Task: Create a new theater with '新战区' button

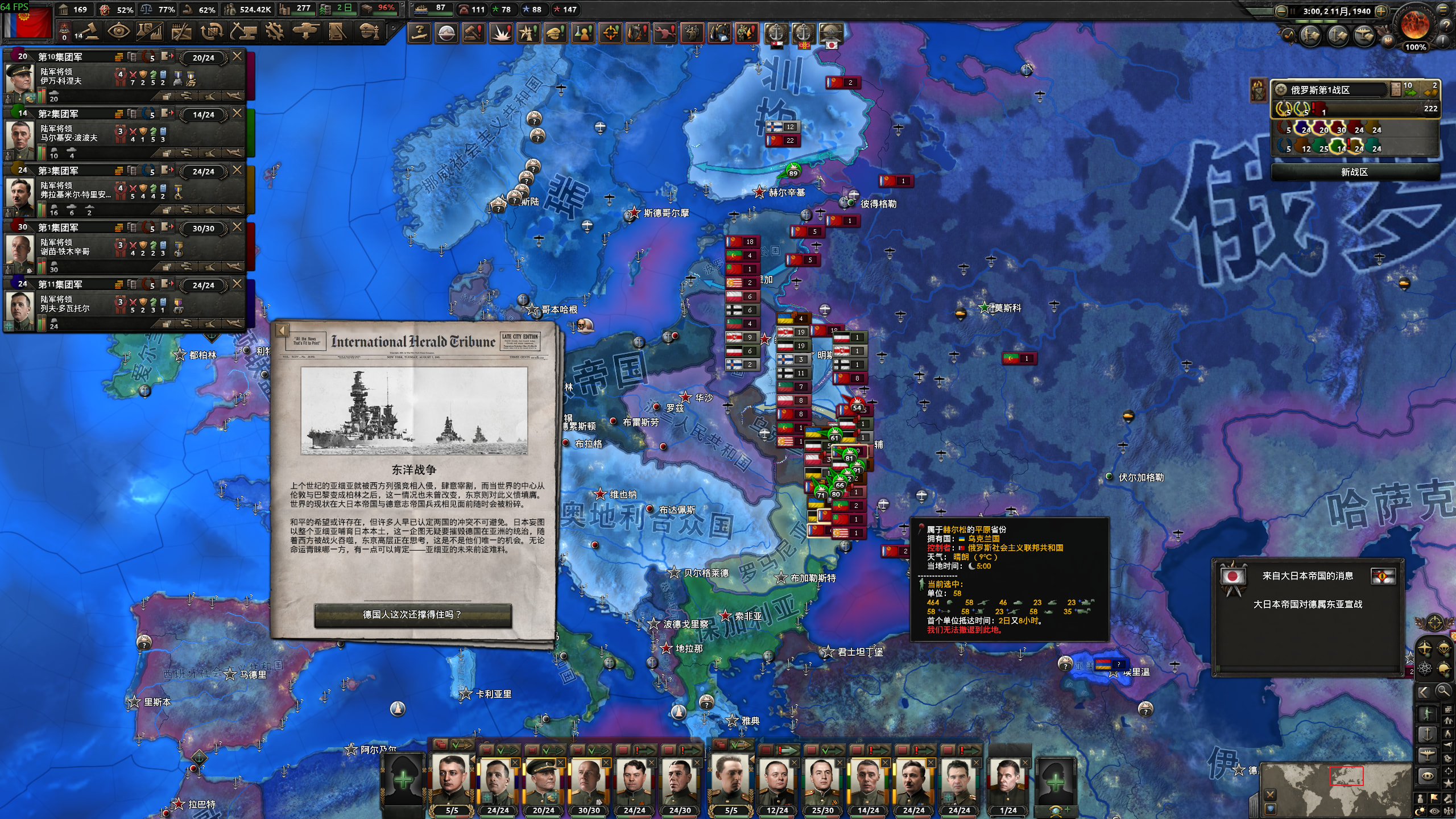Action: (x=1354, y=172)
